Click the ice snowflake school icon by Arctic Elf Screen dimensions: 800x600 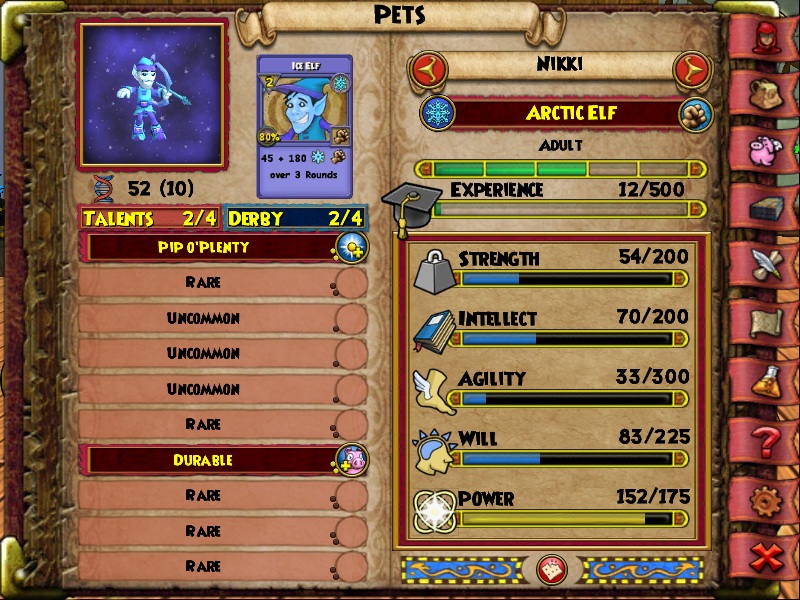pyautogui.click(x=438, y=112)
